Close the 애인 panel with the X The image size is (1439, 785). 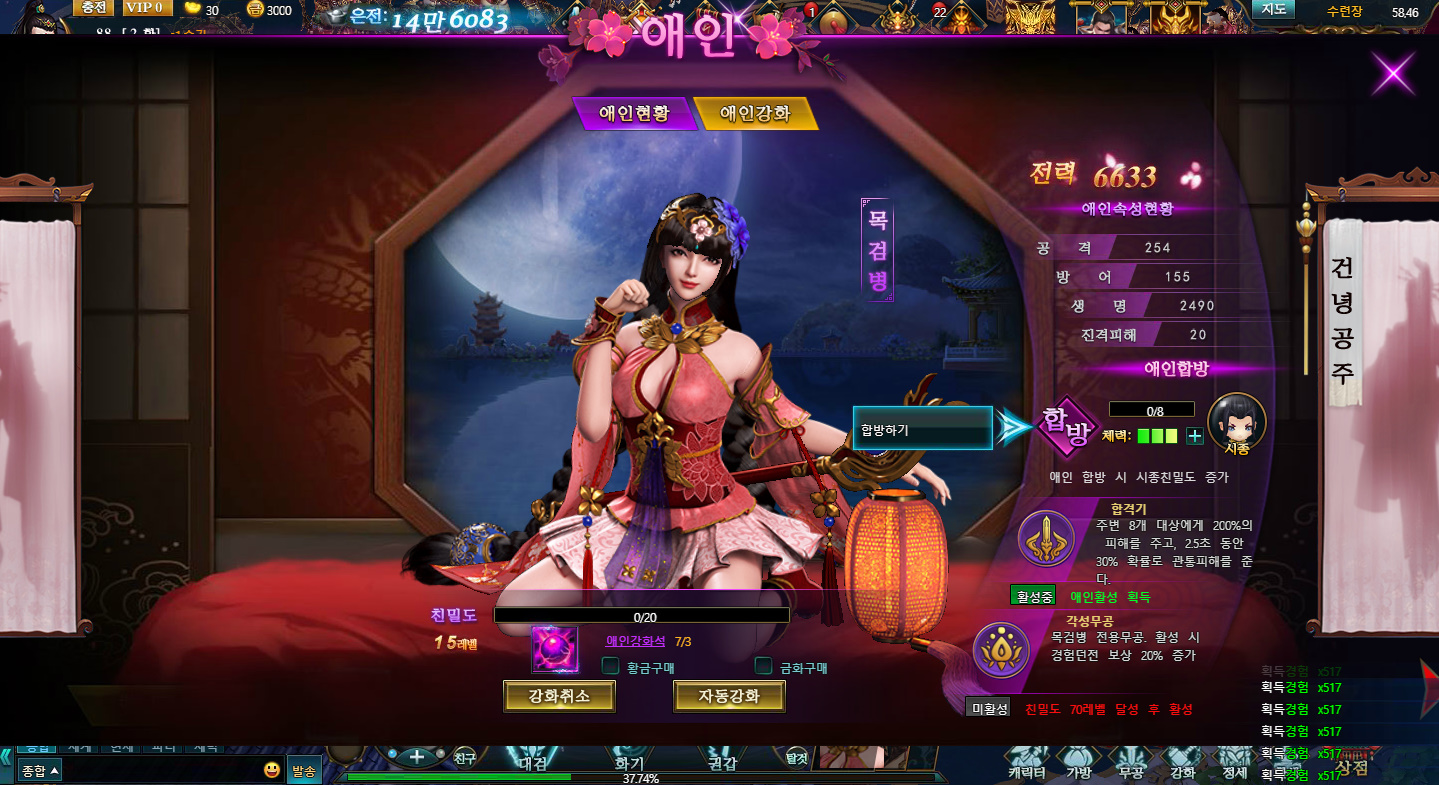click(x=1393, y=73)
